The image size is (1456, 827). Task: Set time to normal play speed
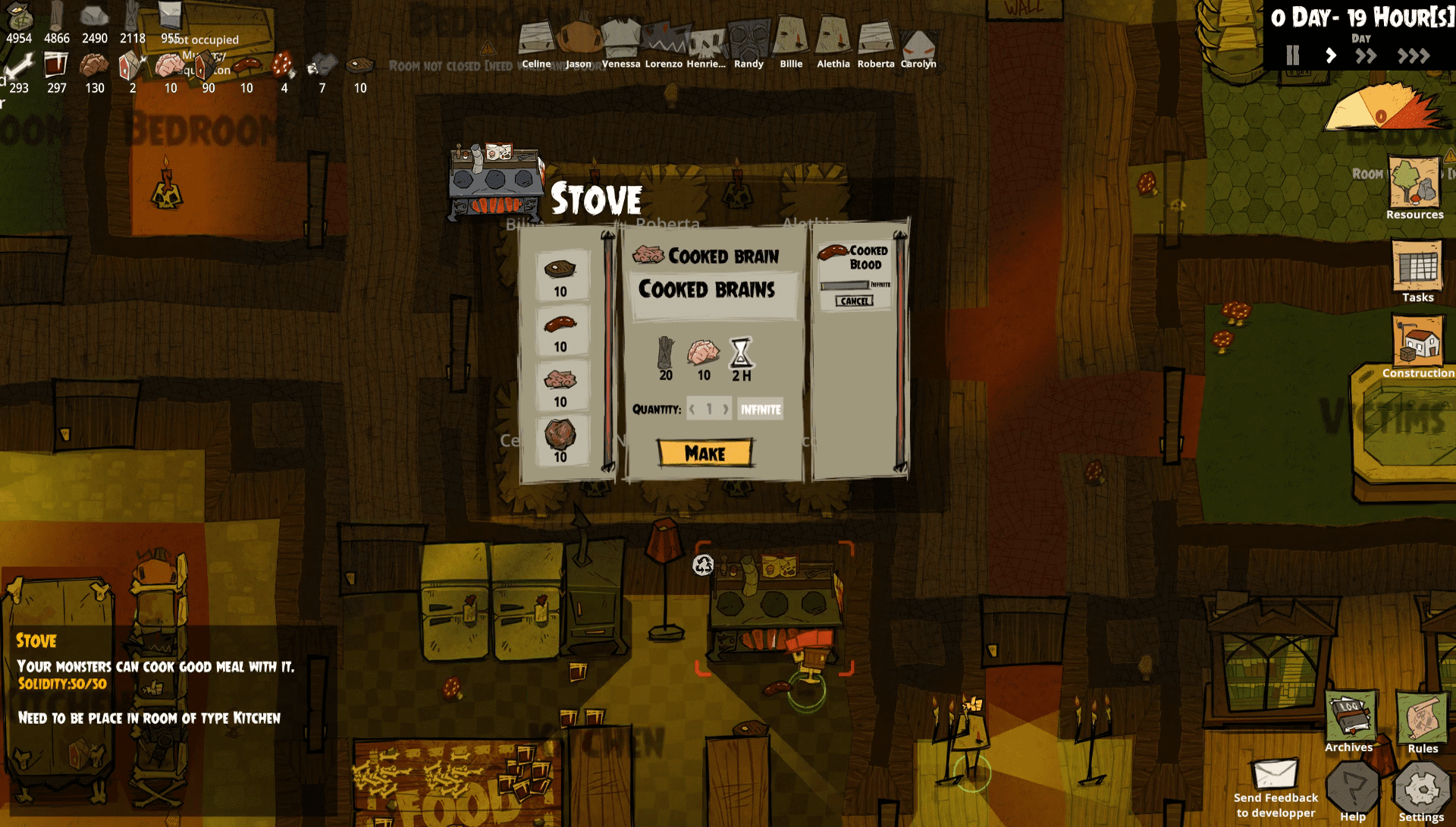tap(1331, 55)
